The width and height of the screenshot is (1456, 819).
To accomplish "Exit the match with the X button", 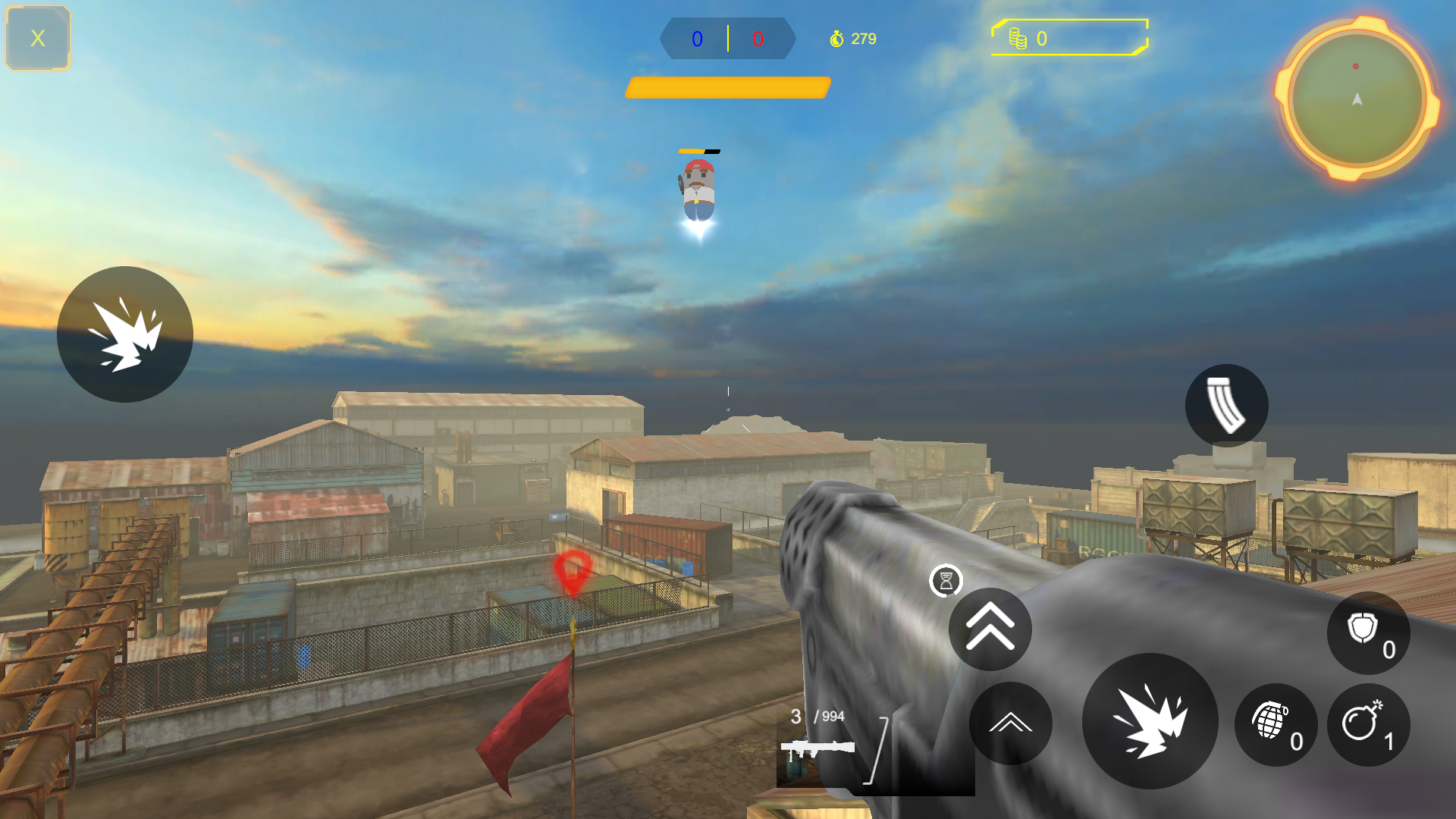I will (x=36, y=38).
